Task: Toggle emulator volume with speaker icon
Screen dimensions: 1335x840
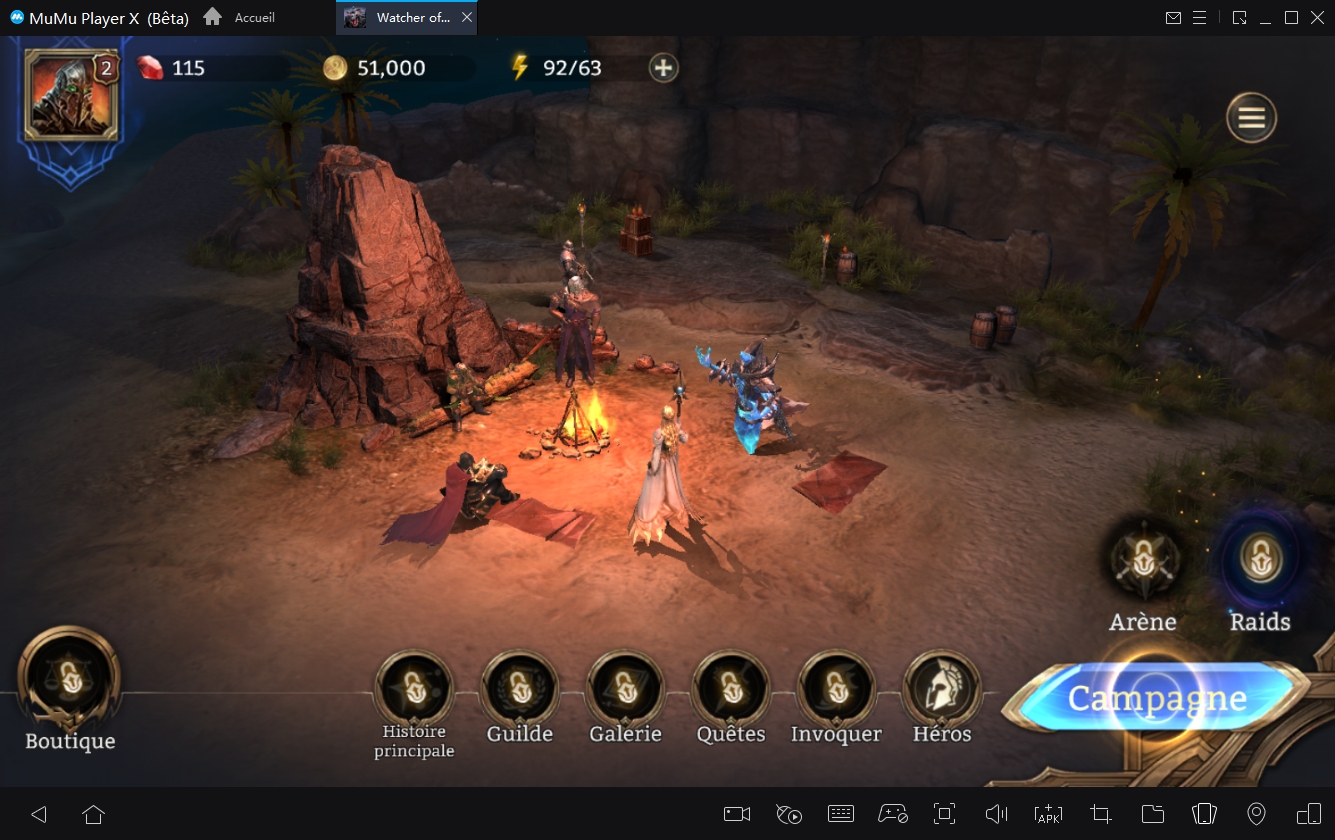Action: point(997,813)
